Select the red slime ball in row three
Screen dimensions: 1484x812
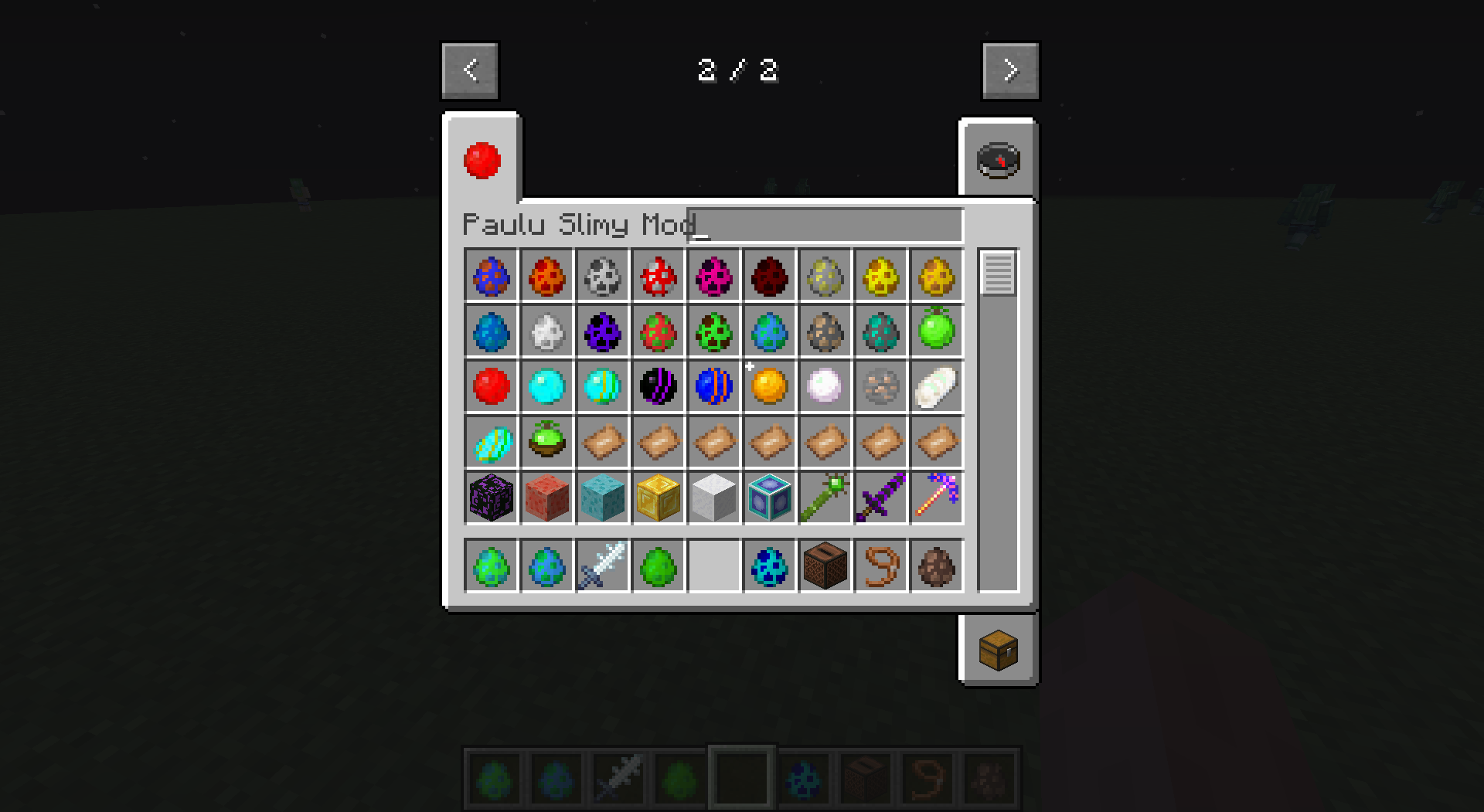(x=491, y=386)
